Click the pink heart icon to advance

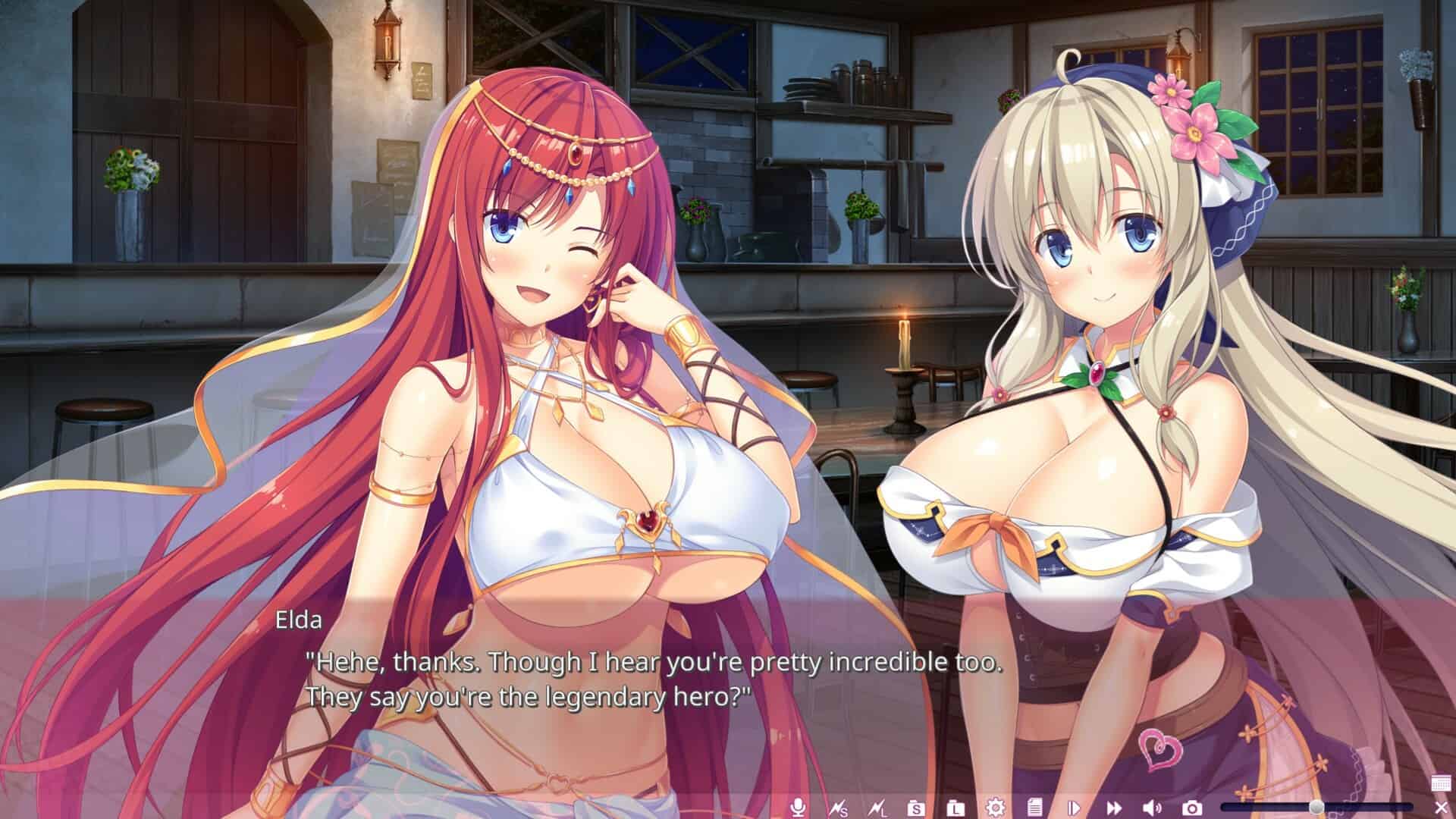tap(1160, 748)
